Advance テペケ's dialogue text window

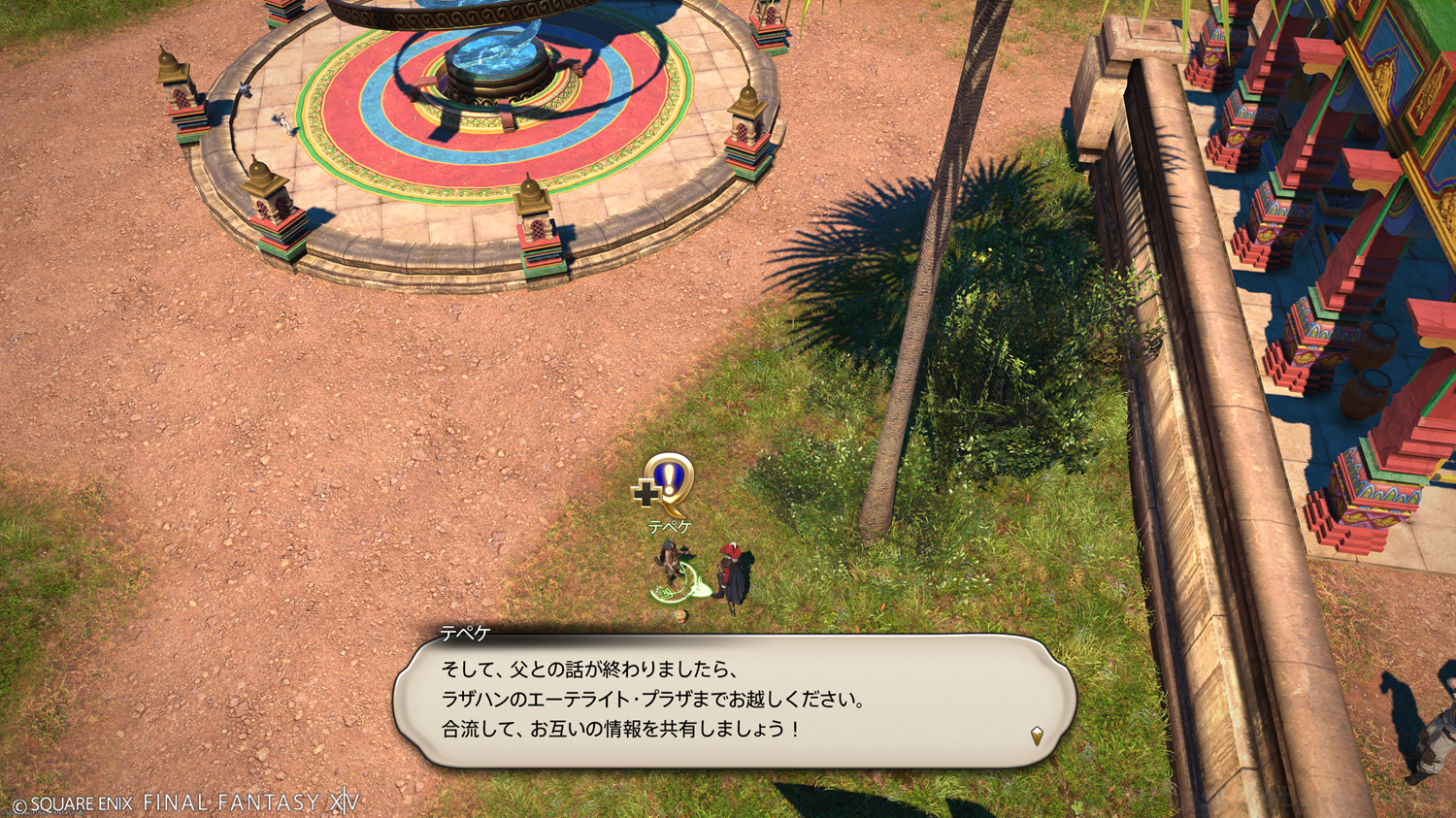coord(734,701)
